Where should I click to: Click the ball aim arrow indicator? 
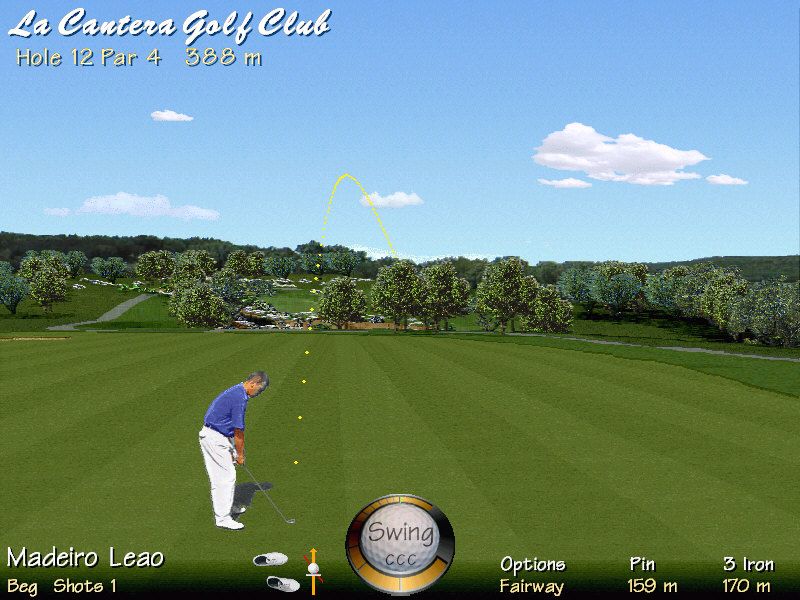tap(313, 566)
